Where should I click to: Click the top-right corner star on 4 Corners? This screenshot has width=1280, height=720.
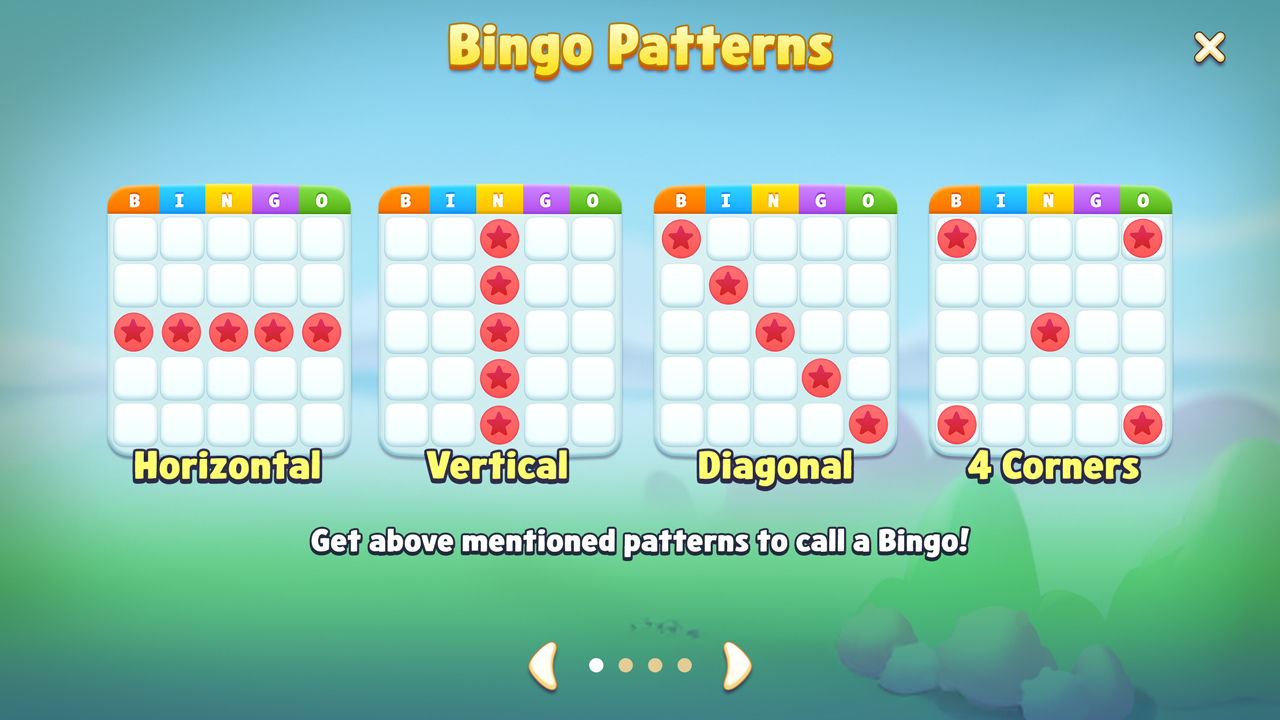[1143, 238]
